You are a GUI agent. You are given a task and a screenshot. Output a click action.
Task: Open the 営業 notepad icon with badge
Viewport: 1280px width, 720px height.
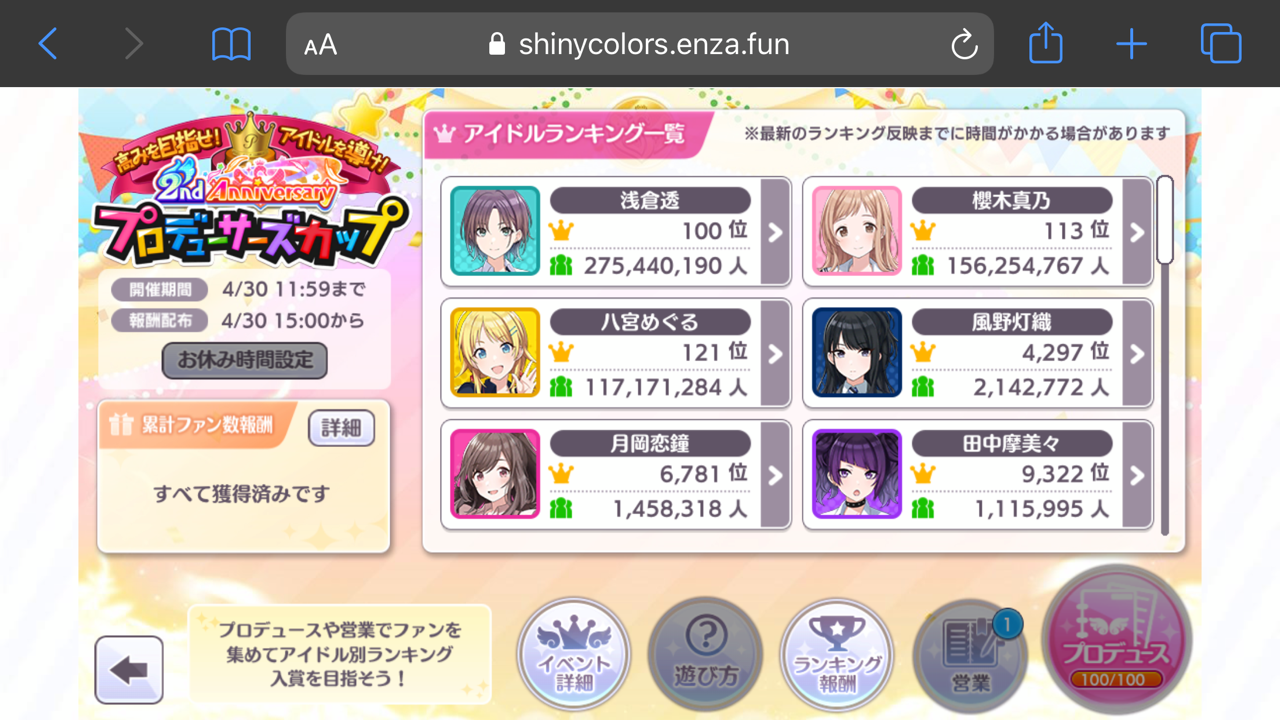[969, 656]
